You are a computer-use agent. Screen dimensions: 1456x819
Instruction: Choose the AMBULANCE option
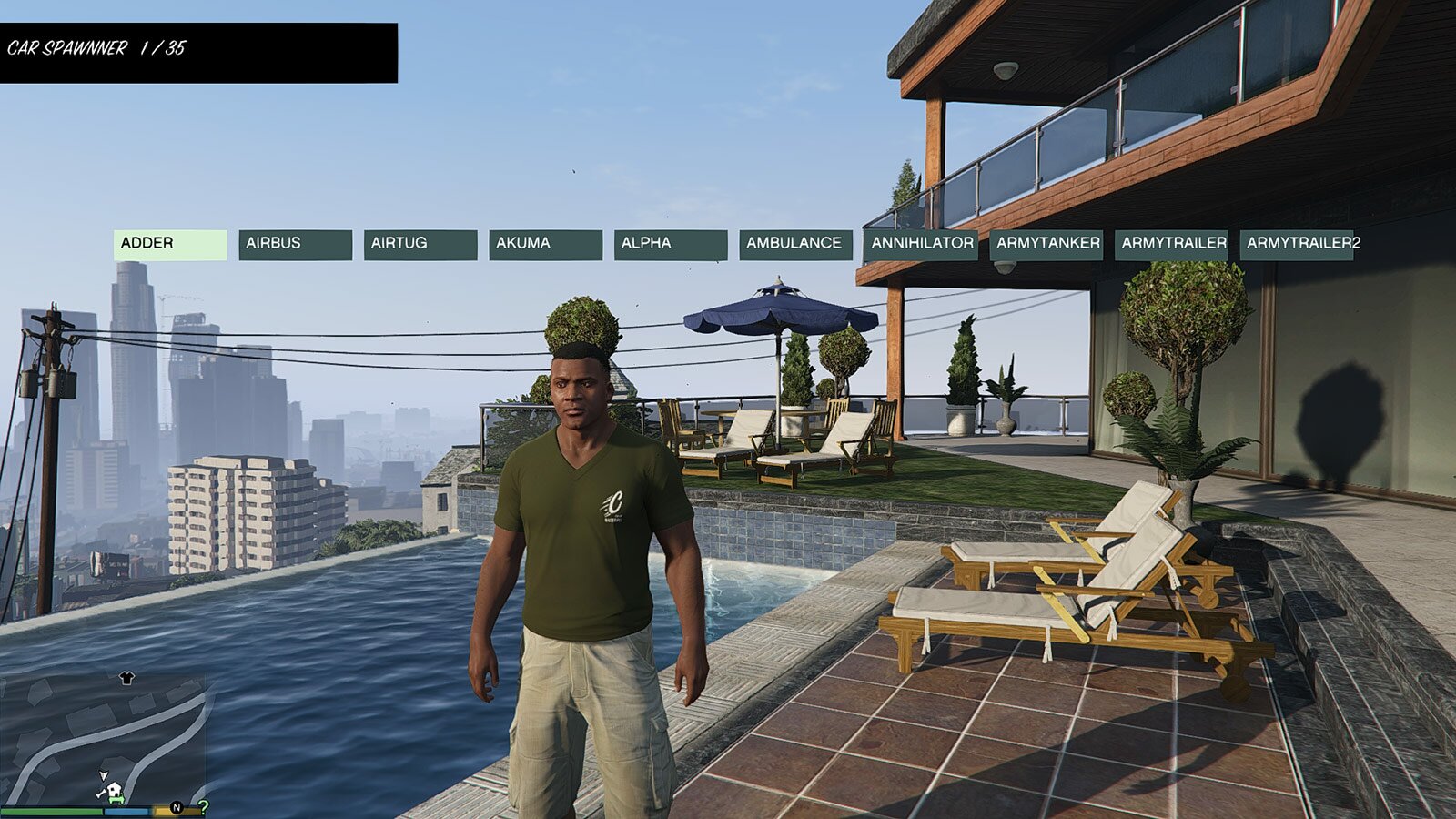tap(795, 244)
